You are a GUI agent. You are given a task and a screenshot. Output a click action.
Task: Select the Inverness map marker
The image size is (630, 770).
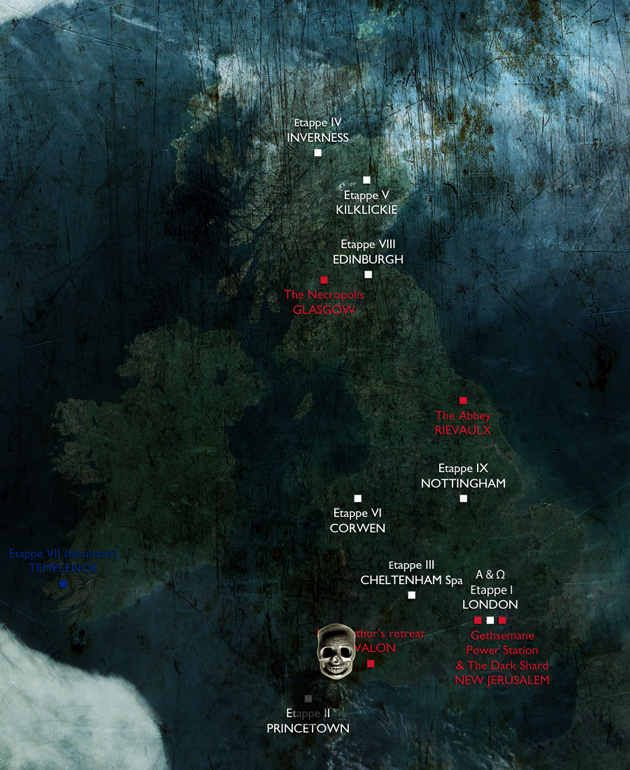(x=318, y=153)
